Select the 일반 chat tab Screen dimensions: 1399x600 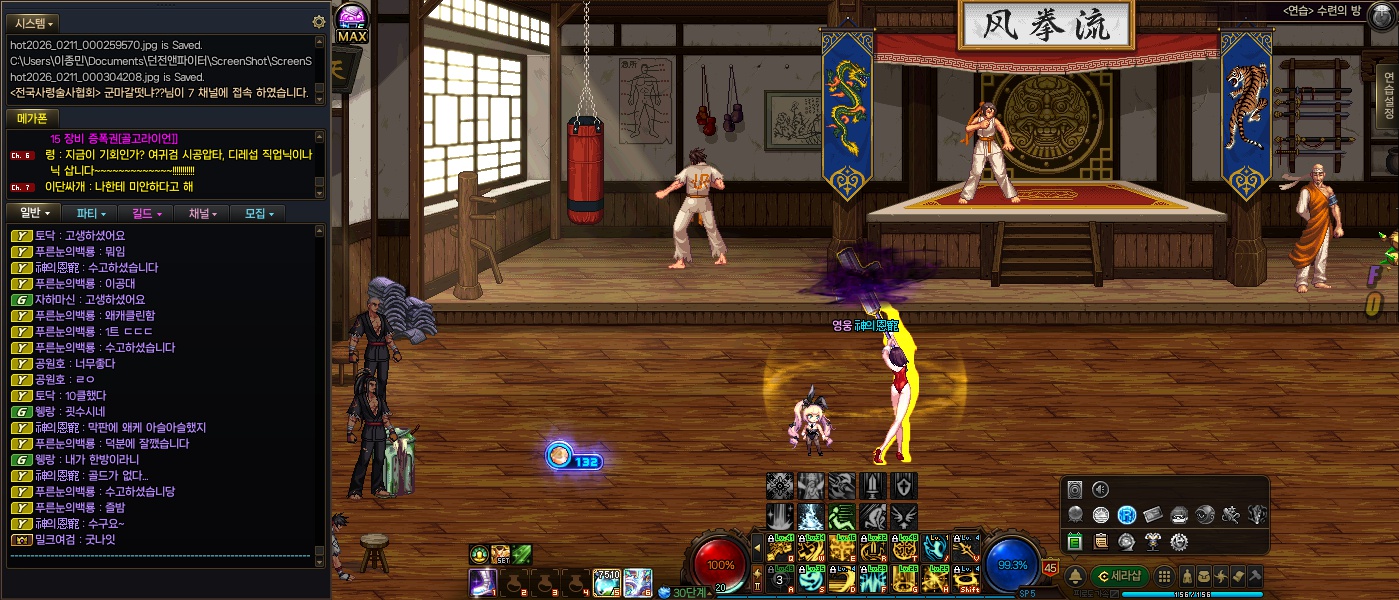coord(35,213)
